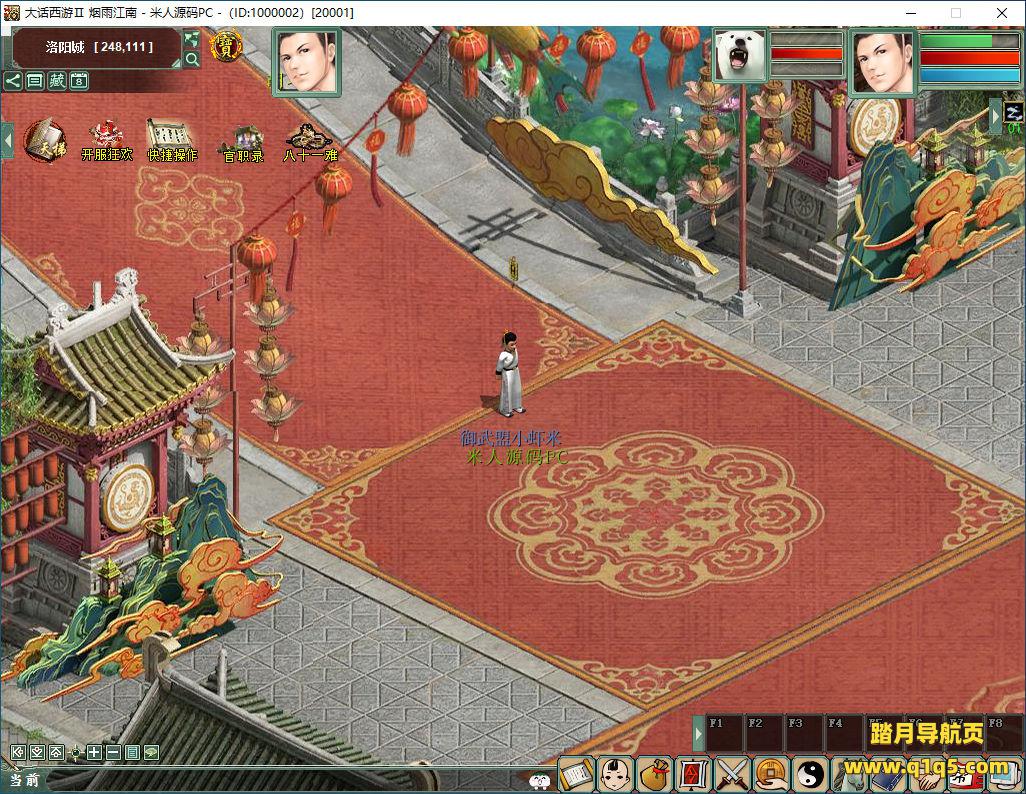Screen dimensions: 1026x794
Task: Open the 官职录 official ranks icon
Action: coord(242,141)
